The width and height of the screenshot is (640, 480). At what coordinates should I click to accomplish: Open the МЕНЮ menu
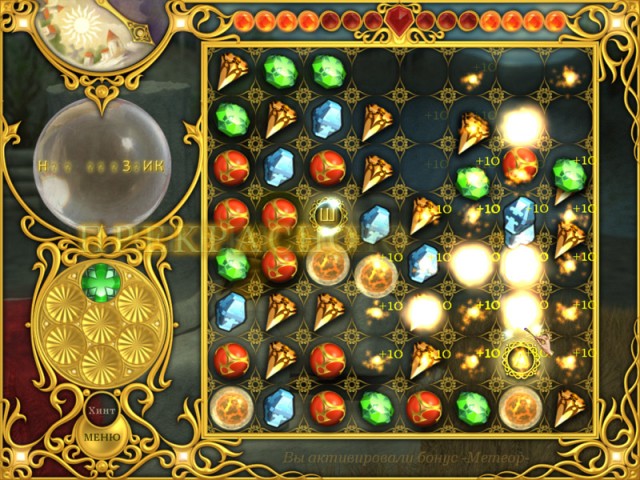point(101,437)
